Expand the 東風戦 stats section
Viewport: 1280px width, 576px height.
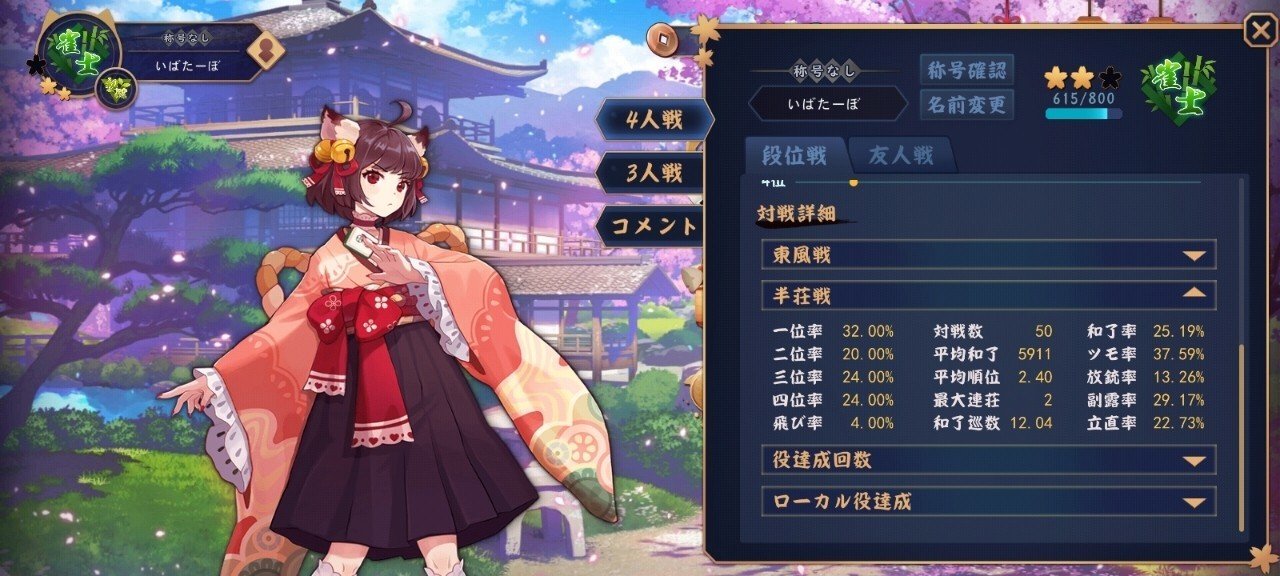[x=988, y=255]
